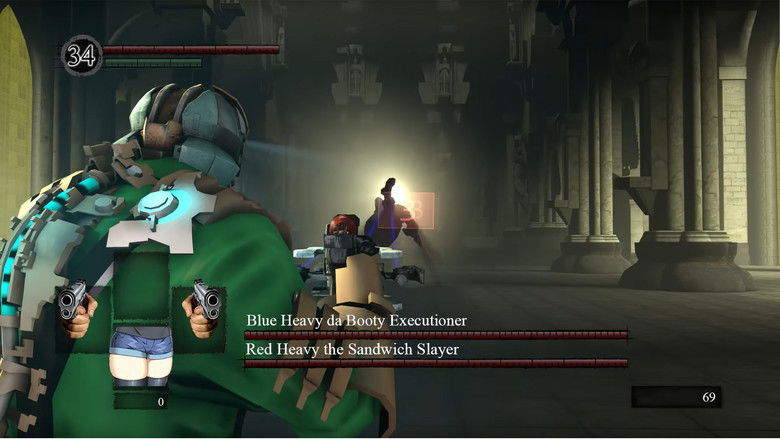Click the empty top equipment slot

click(x=140, y=280)
